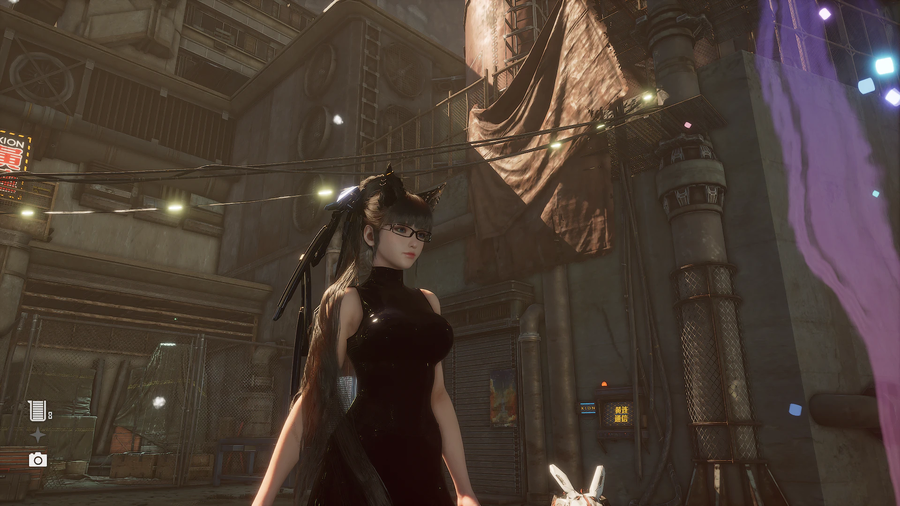Click the four-pointed star icon
The image size is (900, 506).
[x=37, y=434]
